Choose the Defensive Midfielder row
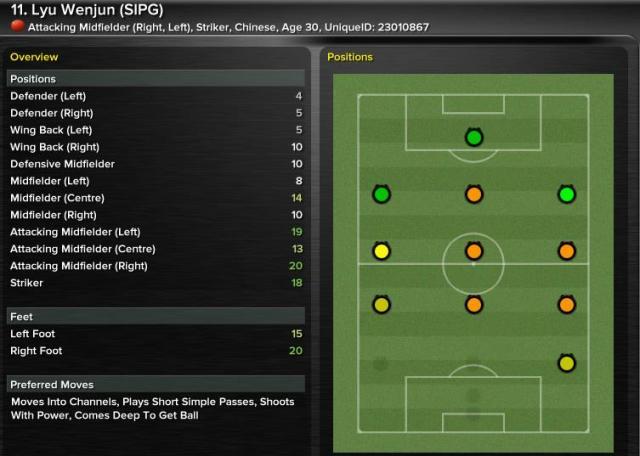 click(155, 164)
